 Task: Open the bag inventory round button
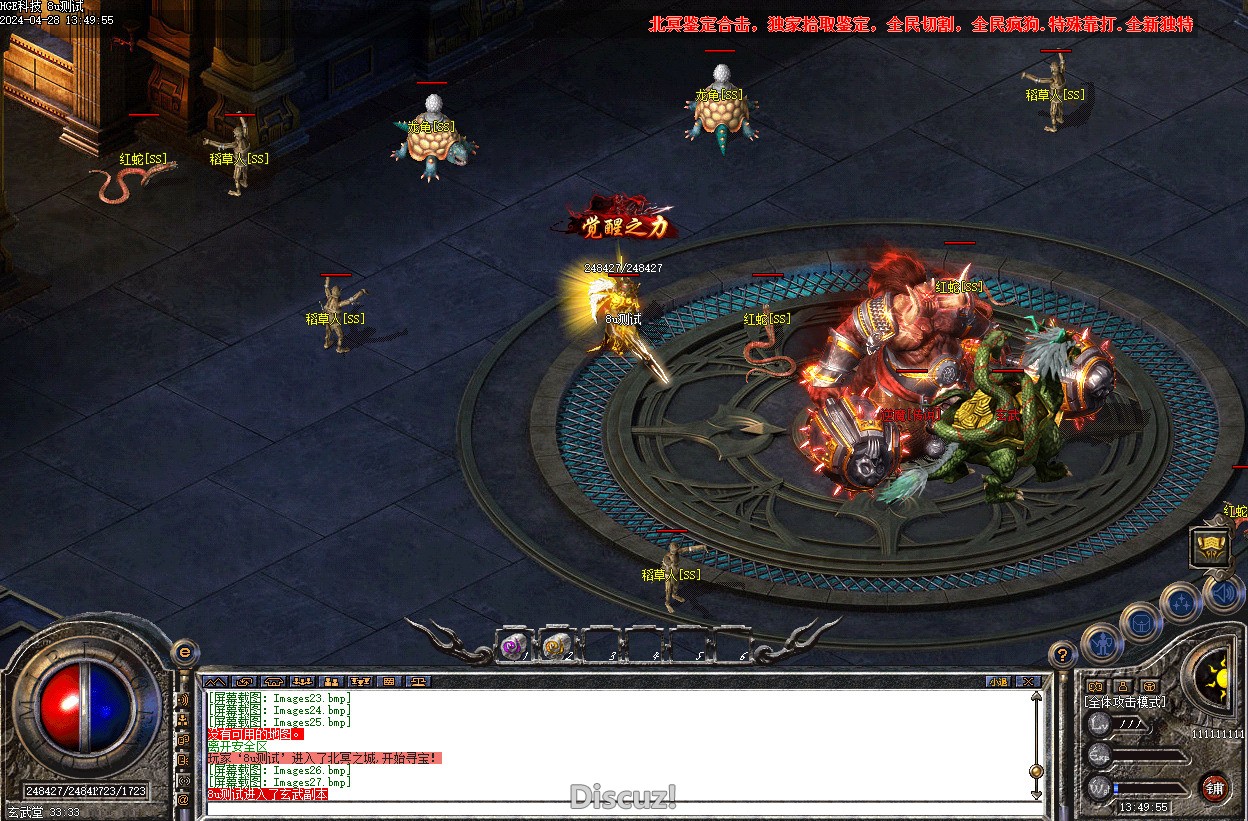pos(1141,623)
